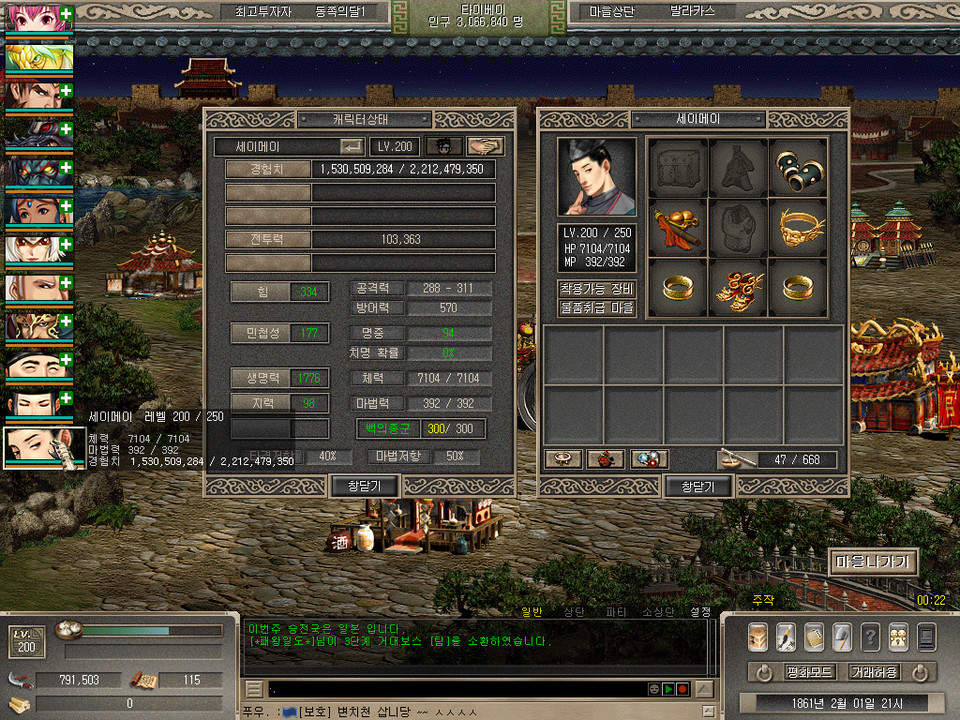Leave town with 마을나가기 button

[x=872, y=562]
